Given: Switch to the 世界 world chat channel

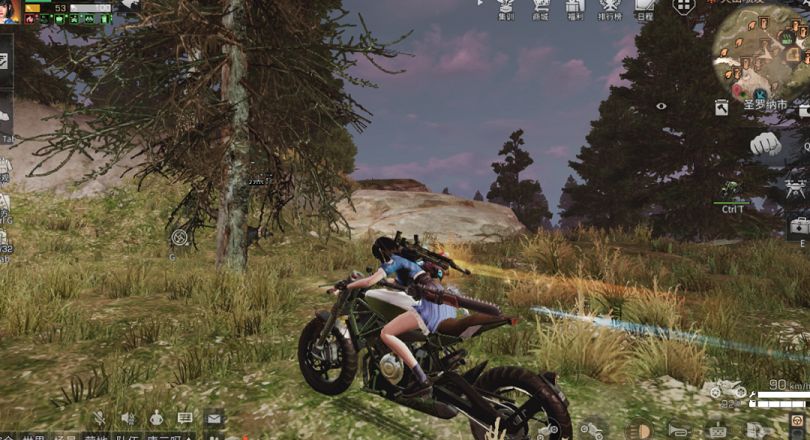Looking at the screenshot, I should 34,436.
